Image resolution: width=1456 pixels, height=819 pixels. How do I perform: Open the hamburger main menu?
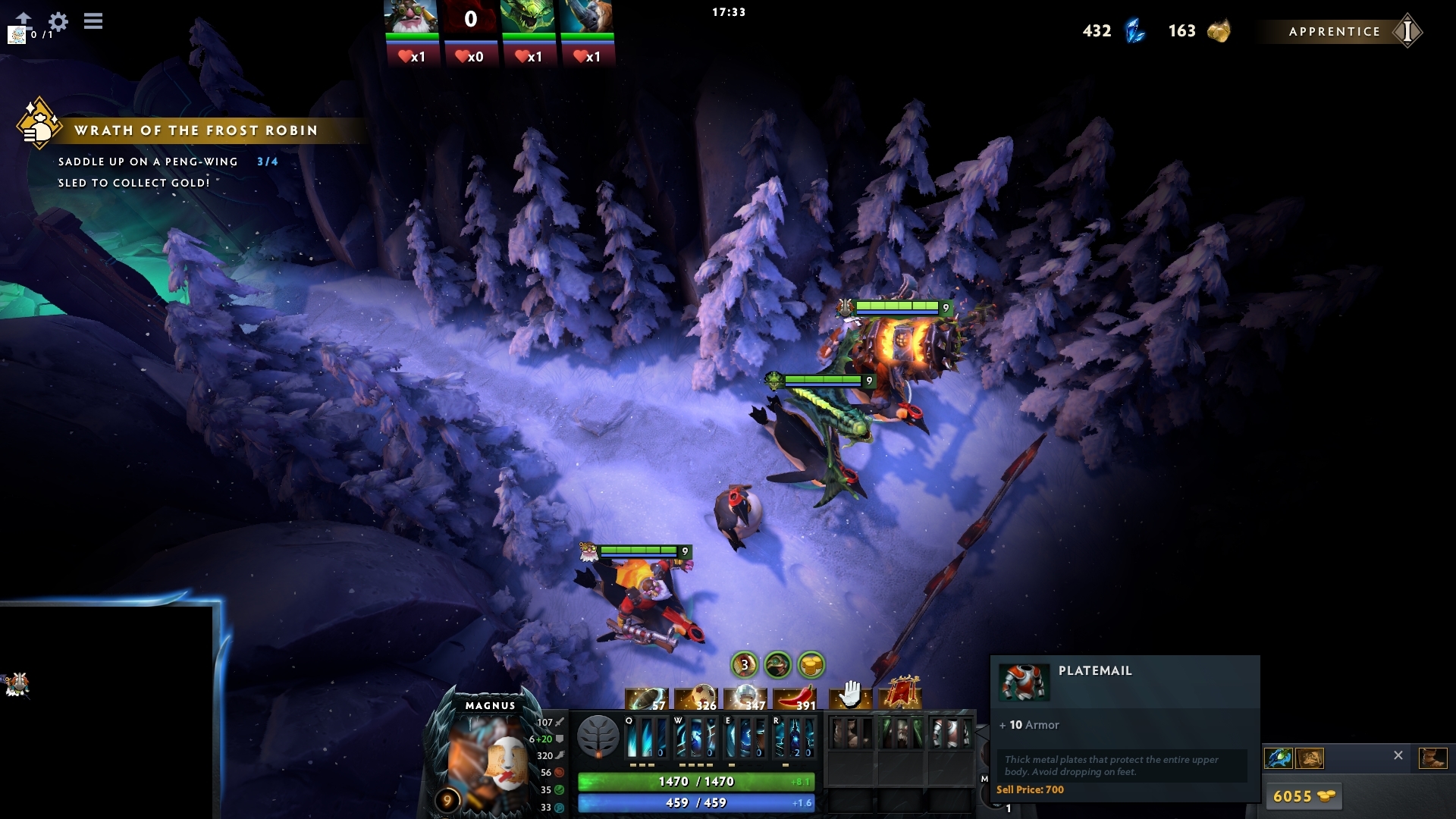[x=93, y=21]
